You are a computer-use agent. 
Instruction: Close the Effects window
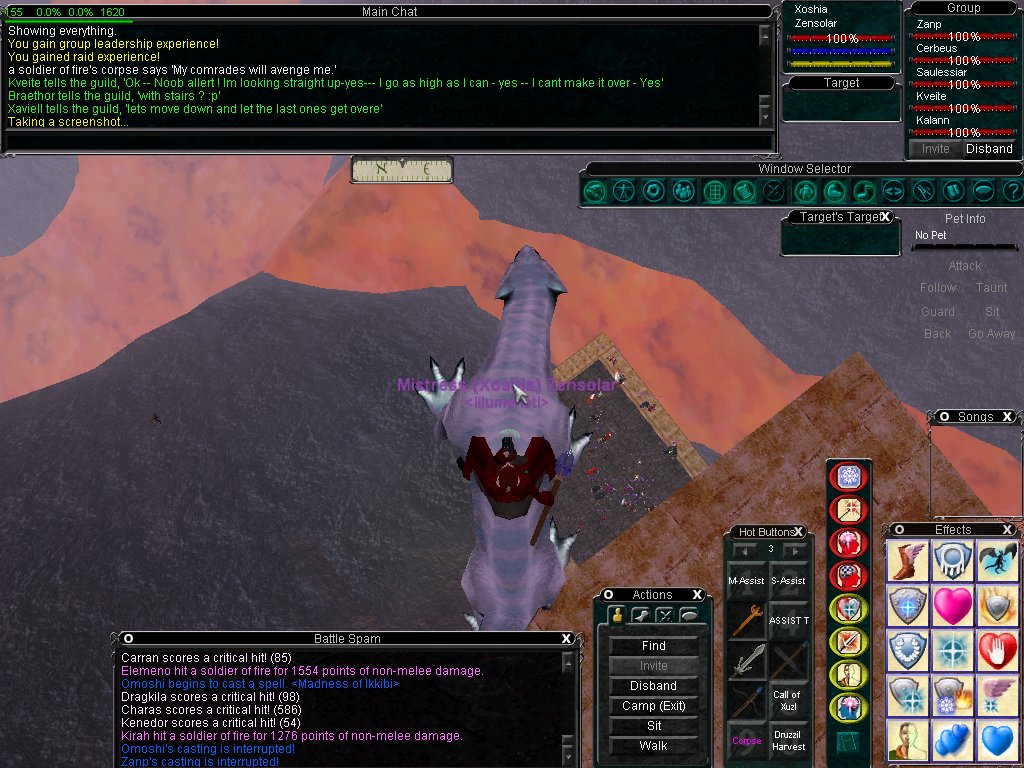tap(1007, 530)
